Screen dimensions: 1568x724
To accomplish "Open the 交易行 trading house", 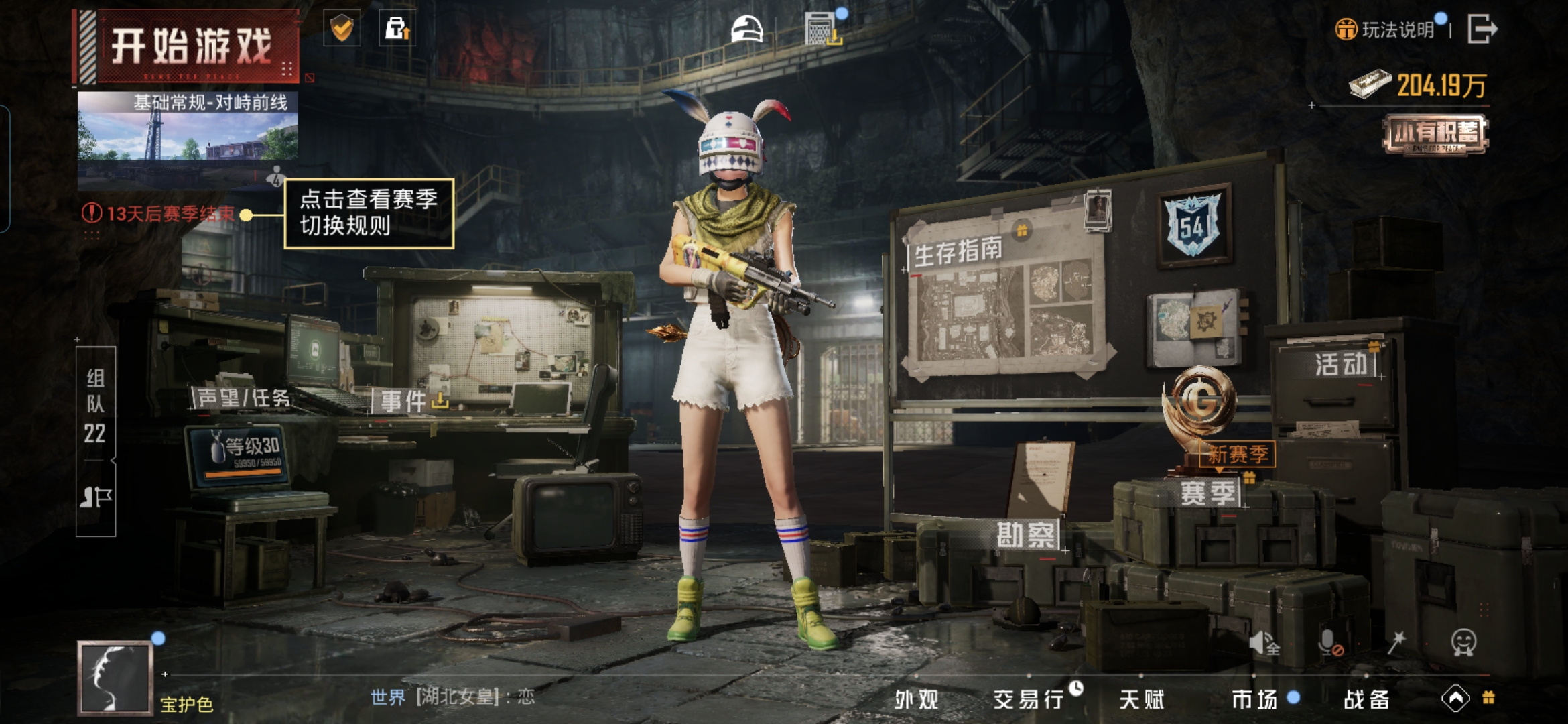I will (x=1029, y=699).
